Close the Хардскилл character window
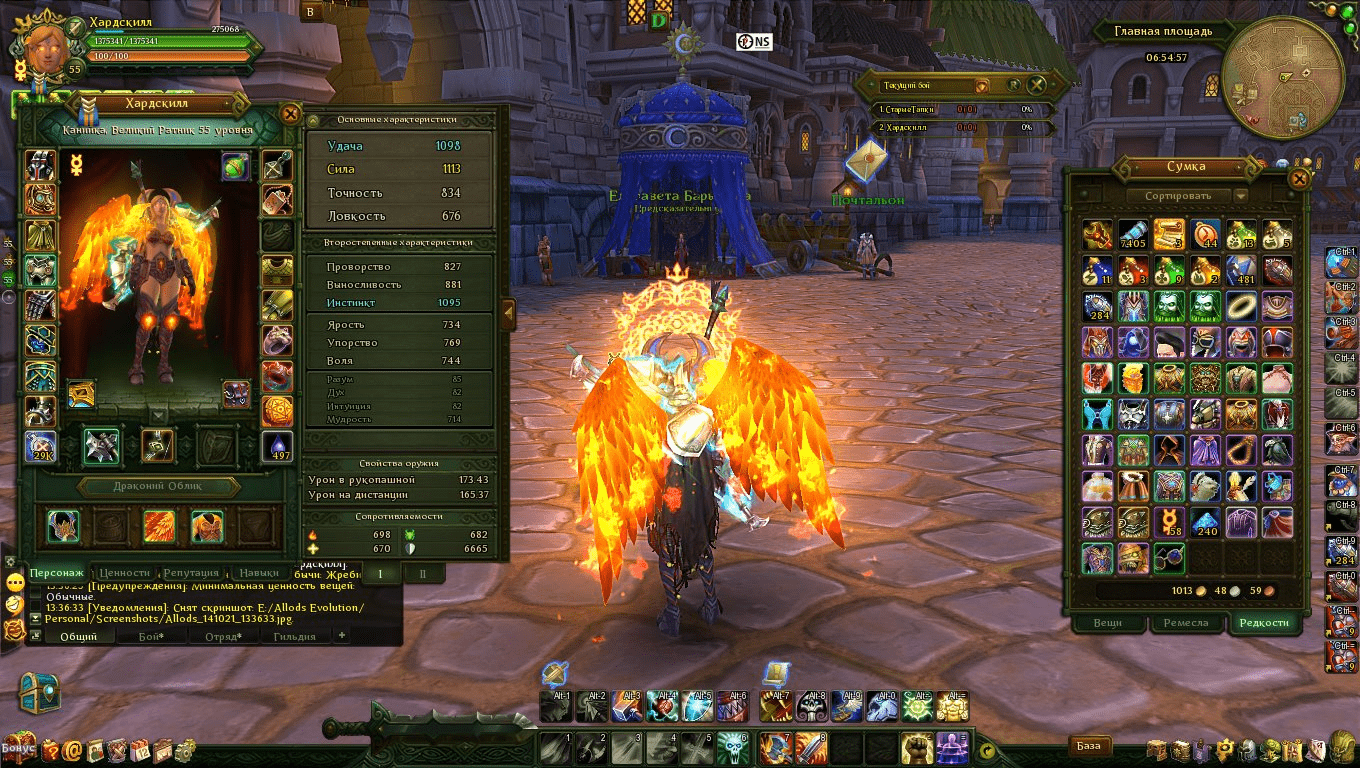1360x768 pixels. (290, 114)
